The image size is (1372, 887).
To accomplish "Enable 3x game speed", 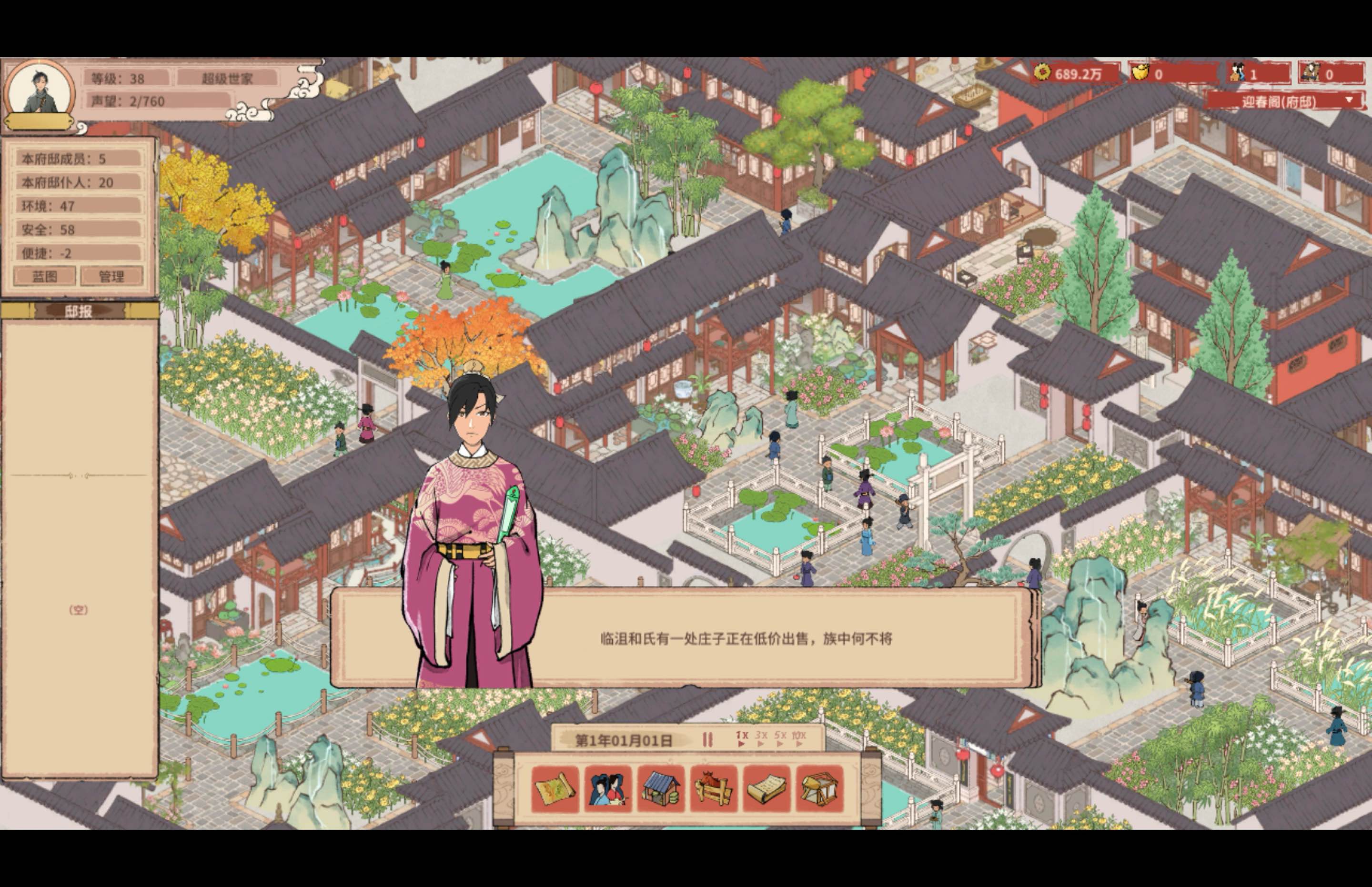I will pyautogui.click(x=760, y=744).
